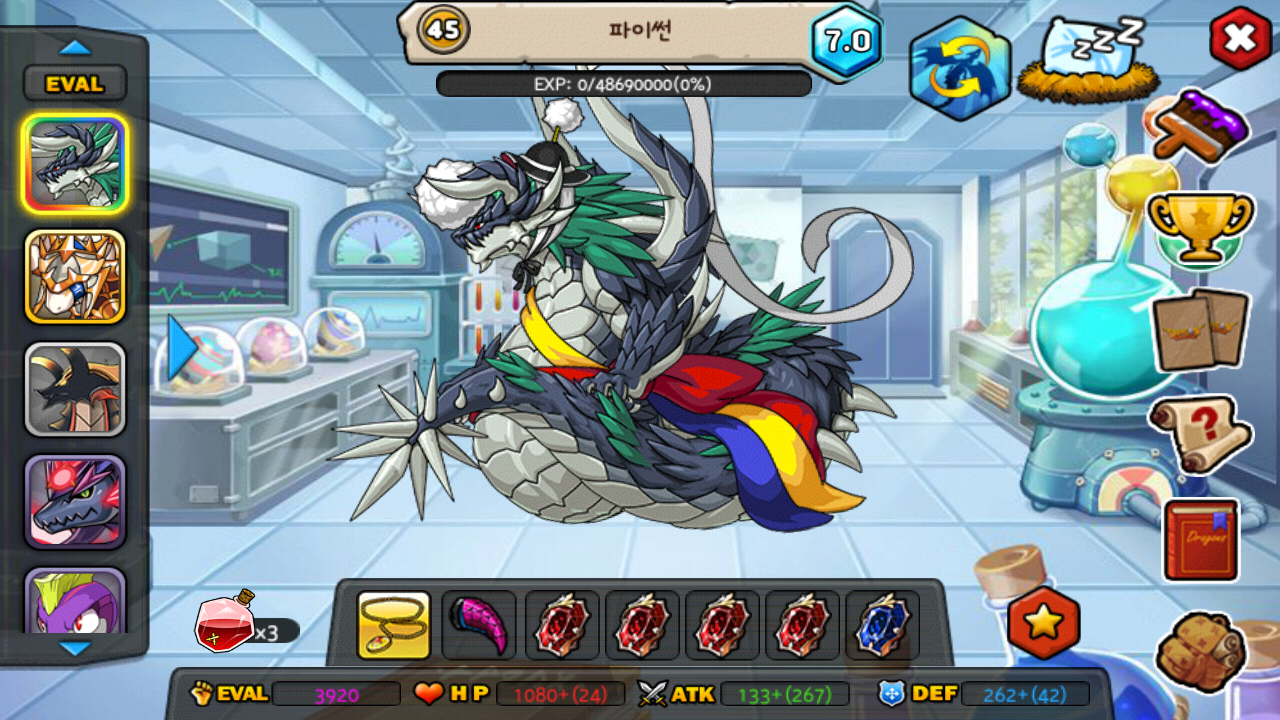This screenshot has height=720, width=1280.
Task: Open the gold trophy achievements
Action: click(1200, 225)
